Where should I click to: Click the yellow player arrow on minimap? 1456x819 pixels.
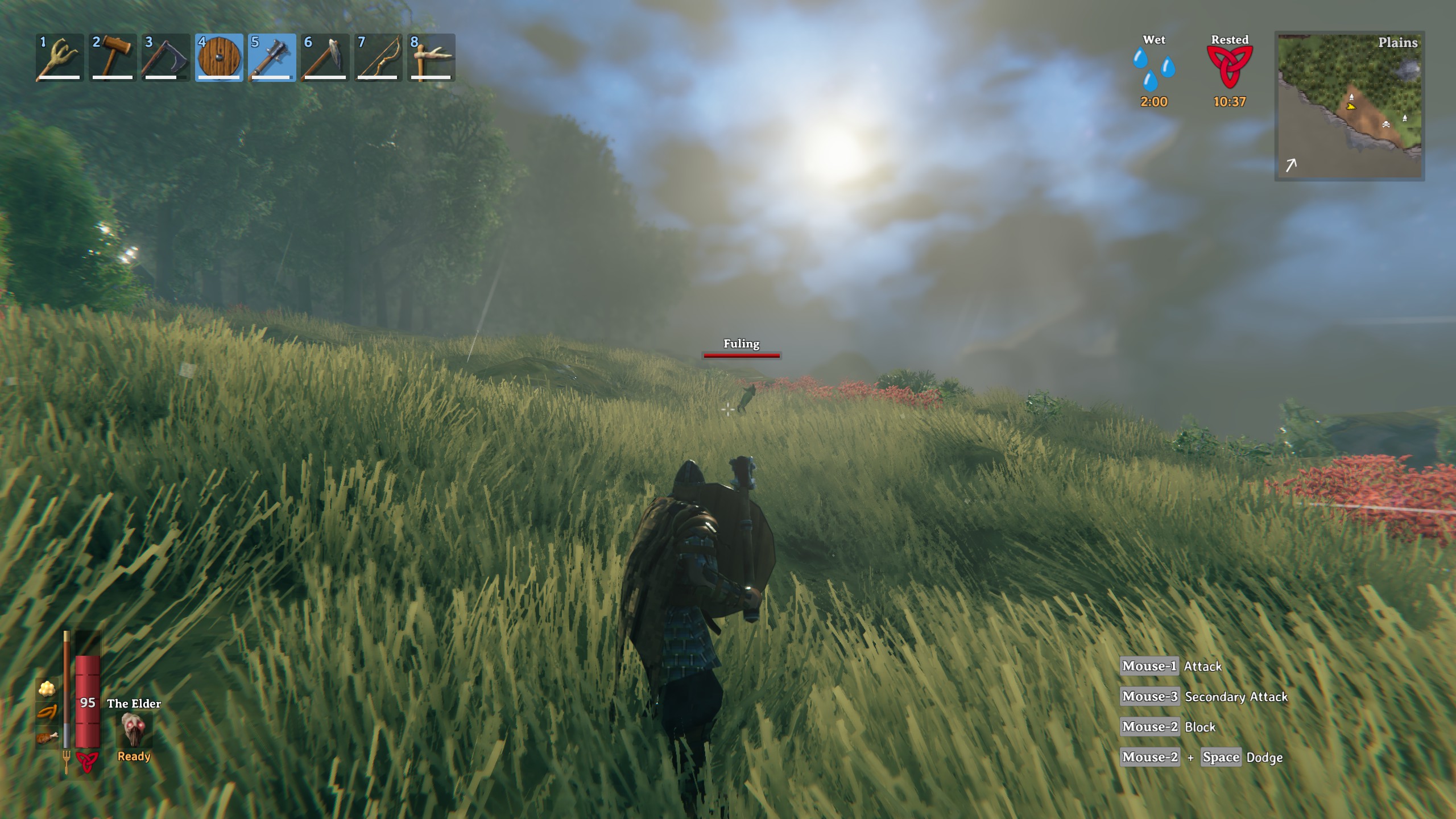point(1351,106)
